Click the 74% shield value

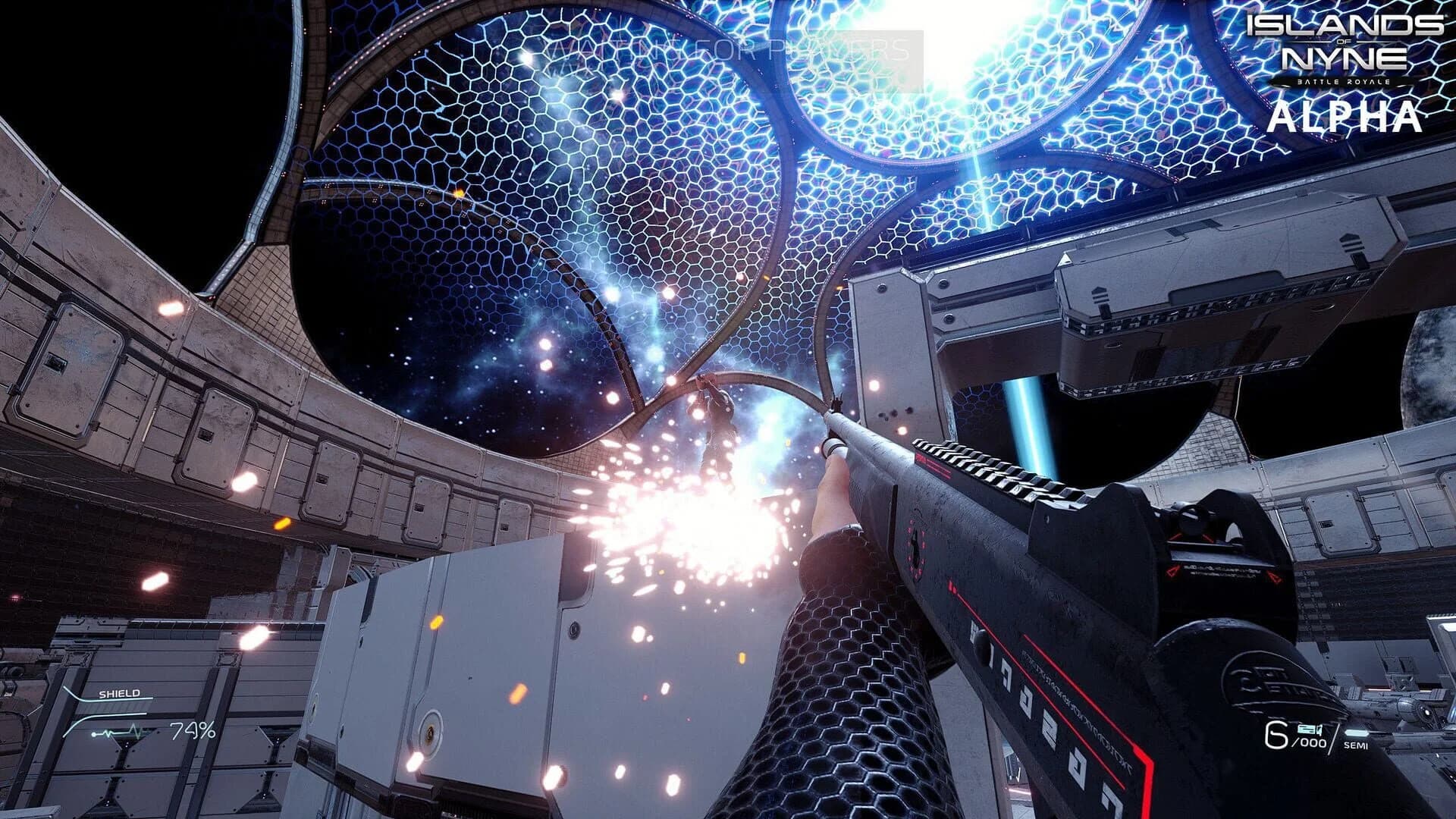(193, 731)
